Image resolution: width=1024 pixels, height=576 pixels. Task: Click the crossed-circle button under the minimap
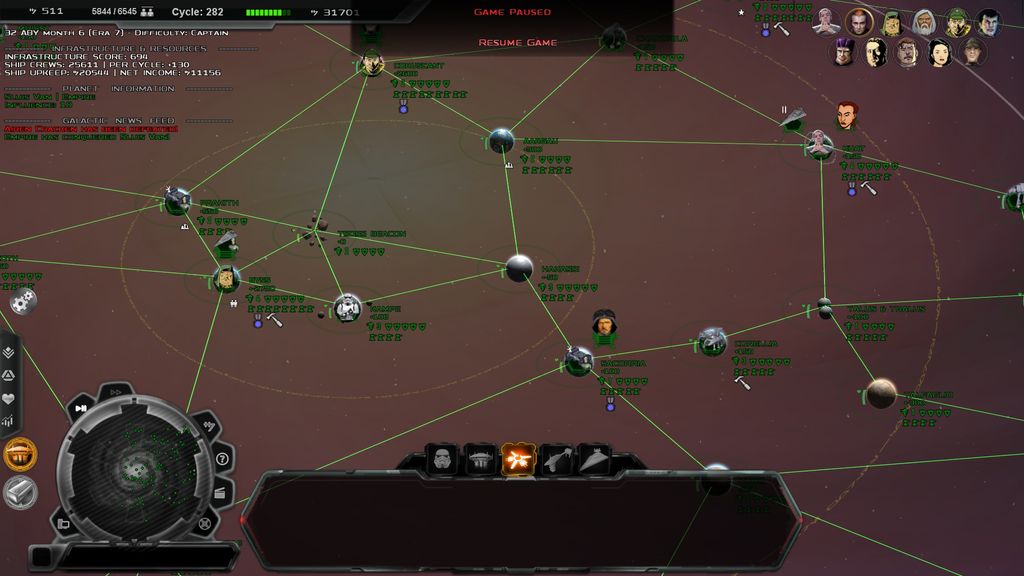[204, 523]
